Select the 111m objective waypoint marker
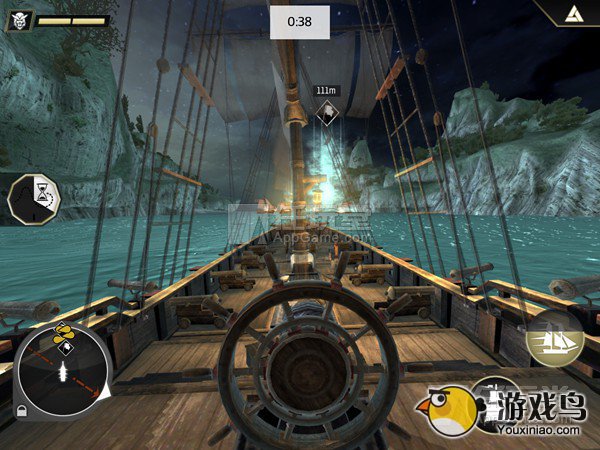Viewport: 600px width, 450px height. click(326, 111)
